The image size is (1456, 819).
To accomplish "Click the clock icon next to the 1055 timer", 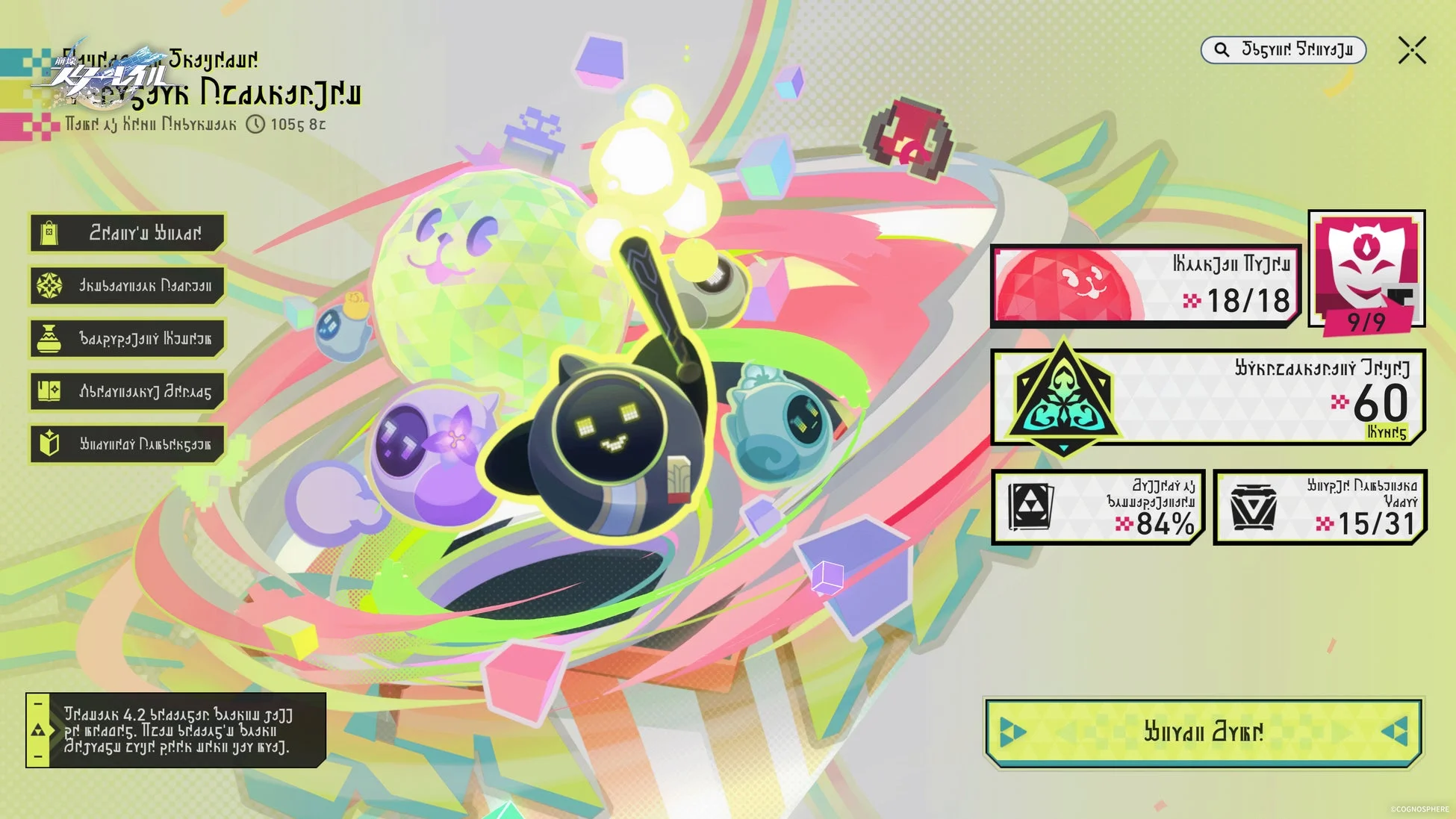I will 257,125.
